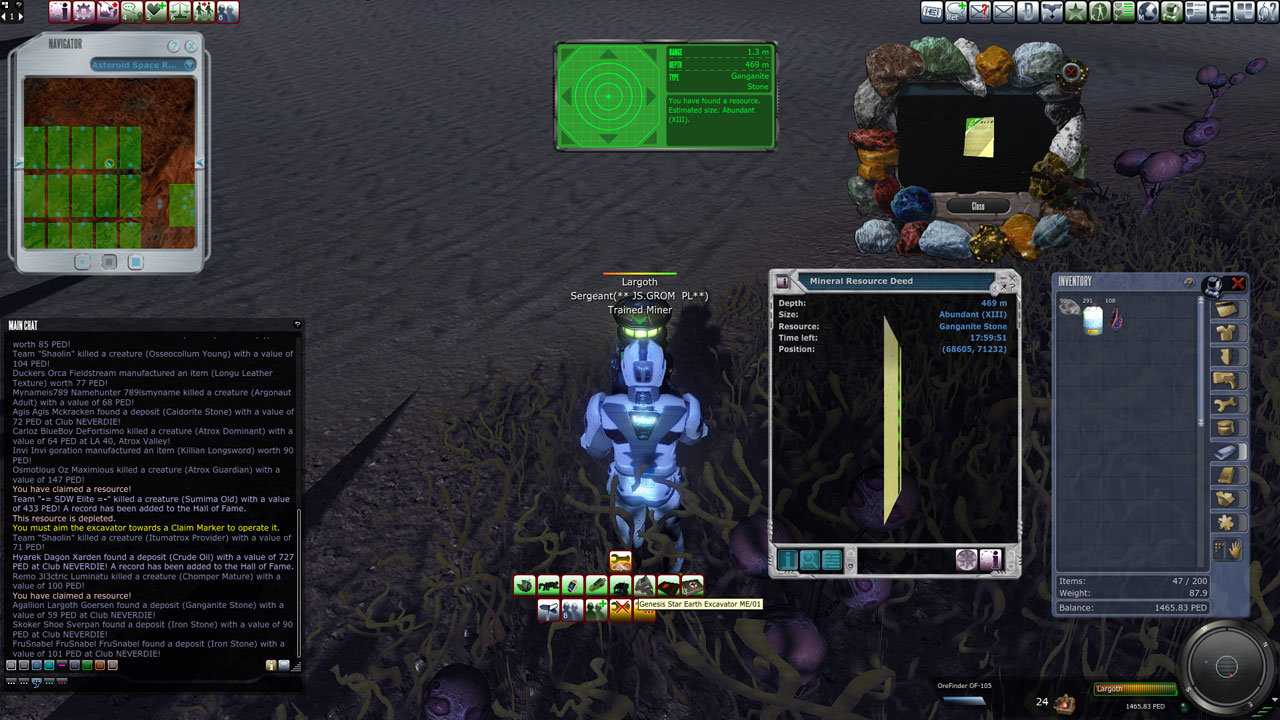This screenshot has height=720, width=1280.
Task: Open the star icon in top toolbar
Action: point(1076,12)
